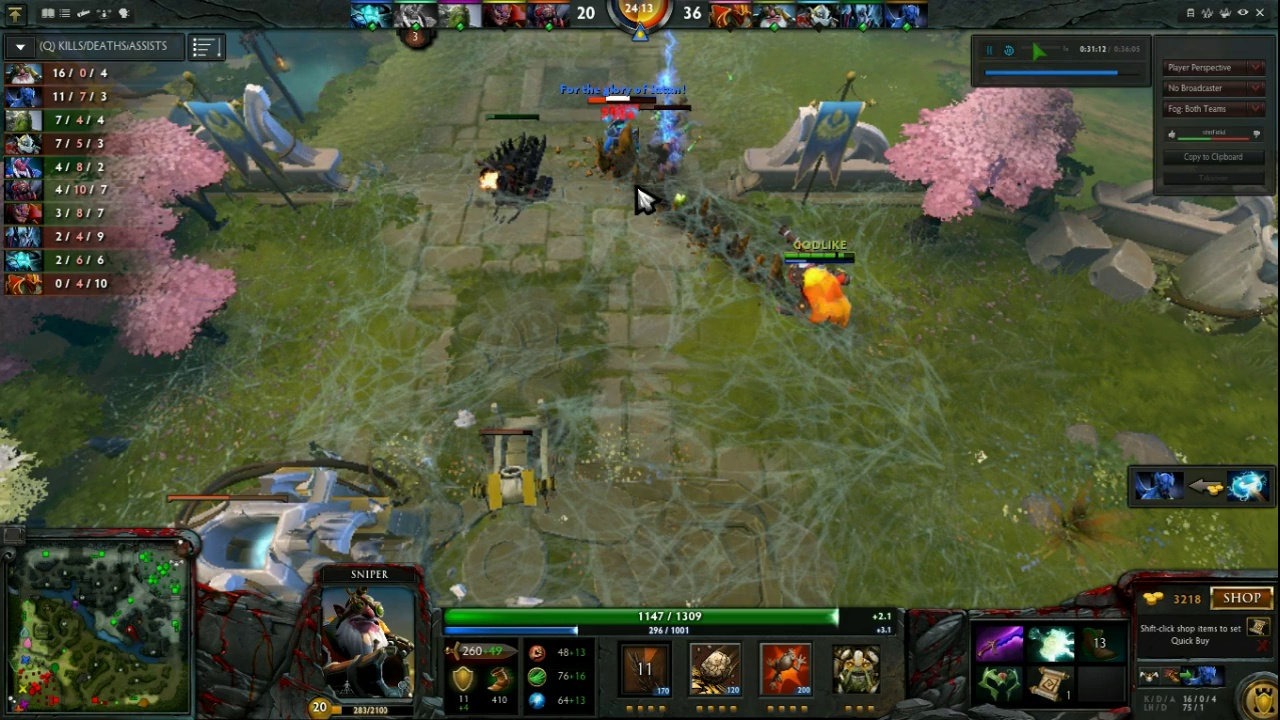
Task: Select the No Broadcaster option menu
Action: [x=1212, y=88]
